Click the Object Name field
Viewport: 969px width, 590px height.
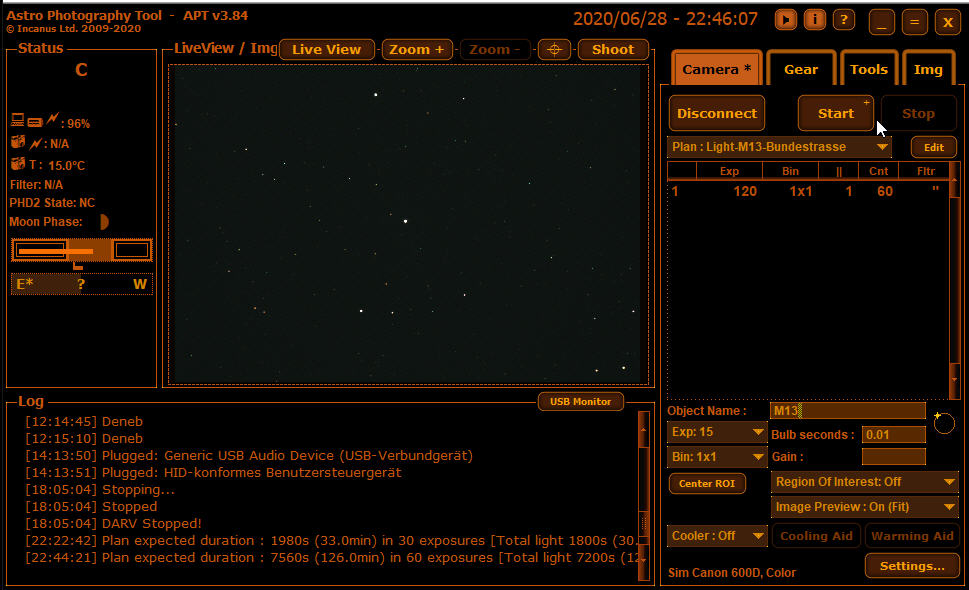pos(847,411)
